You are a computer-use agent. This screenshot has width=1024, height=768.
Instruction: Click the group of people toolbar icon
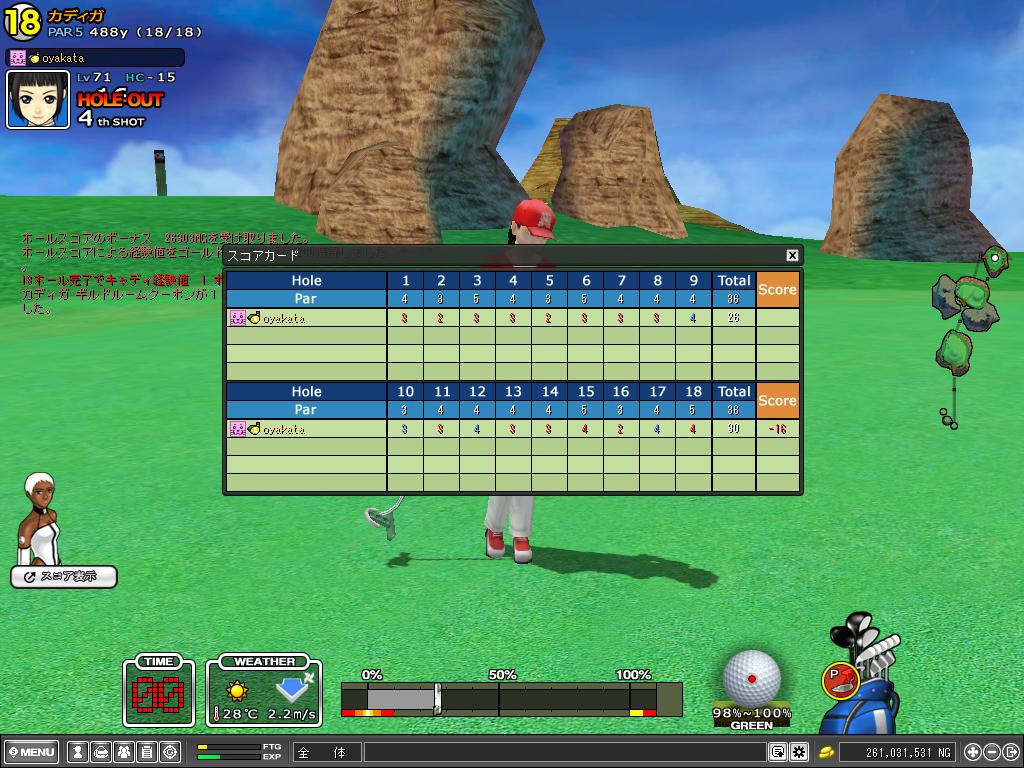pos(123,752)
